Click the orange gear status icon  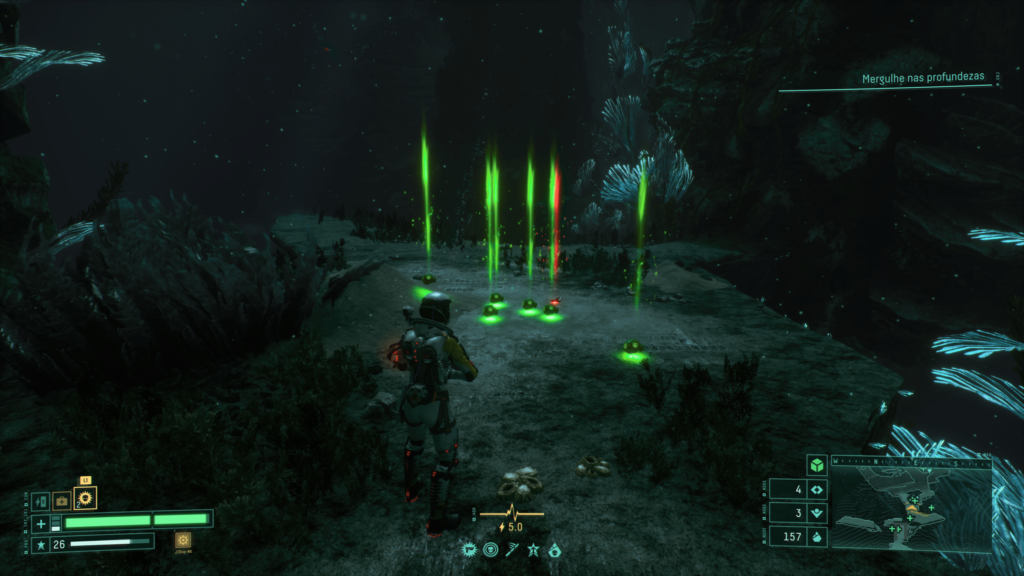(182, 540)
